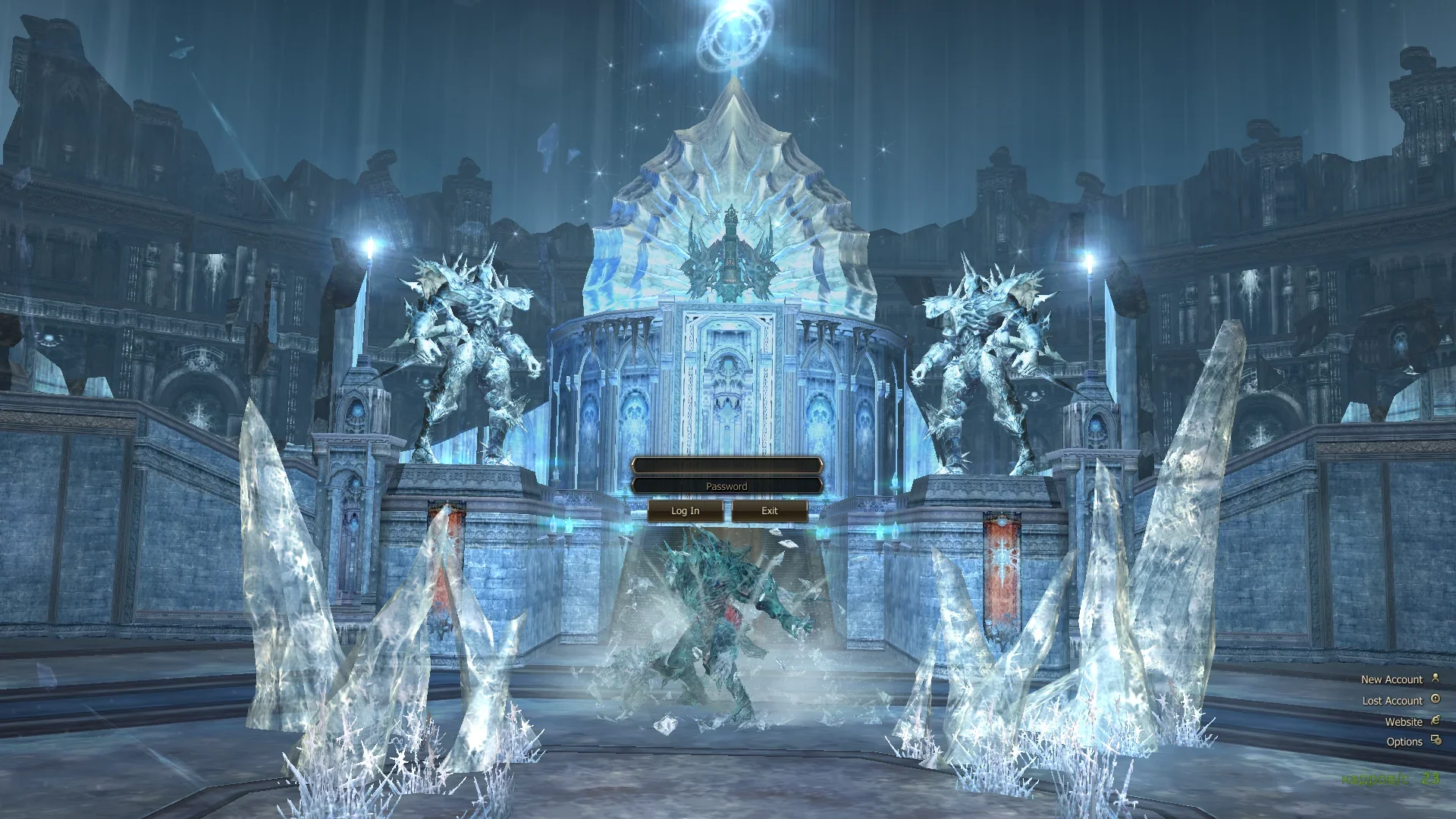This screenshot has height=819, width=1456.
Task: Visit the game Website
Action: point(1404,722)
